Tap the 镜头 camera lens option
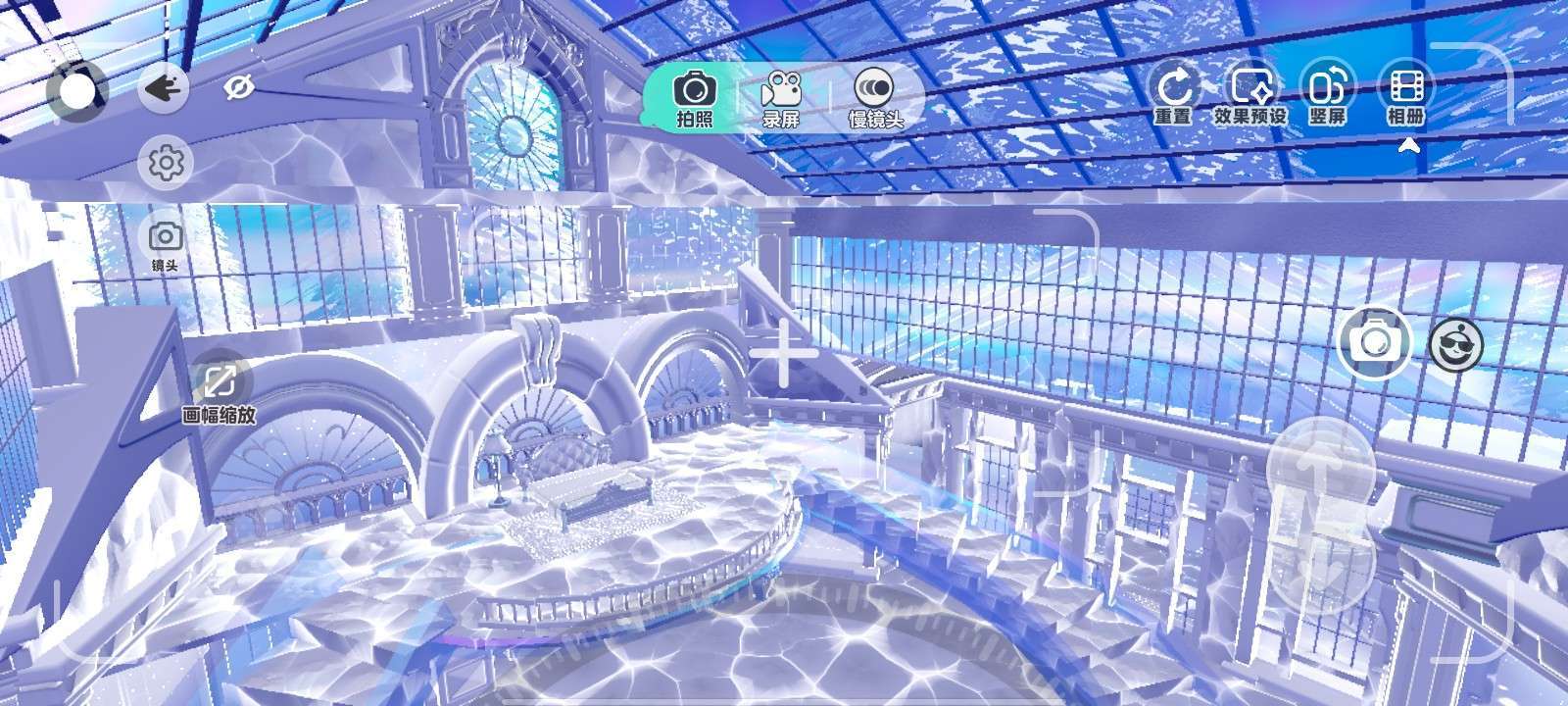 coord(165,244)
